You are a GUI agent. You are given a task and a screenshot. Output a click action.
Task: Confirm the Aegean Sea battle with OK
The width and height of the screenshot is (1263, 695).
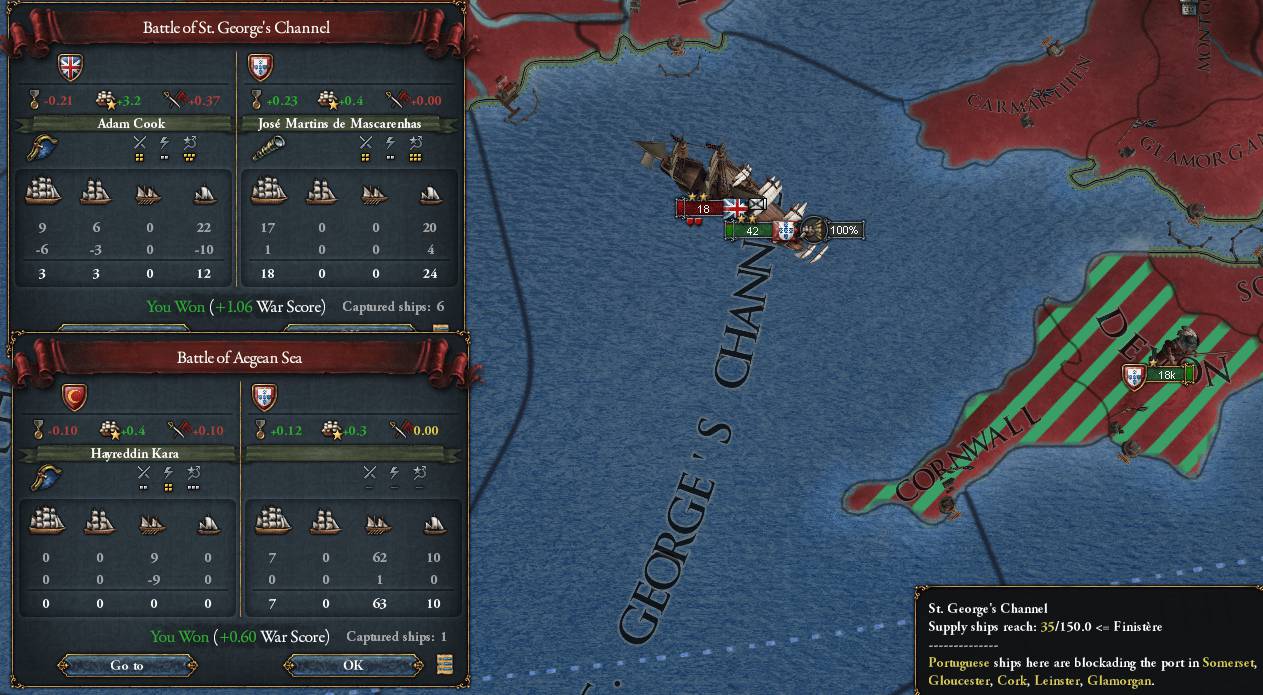click(x=353, y=665)
